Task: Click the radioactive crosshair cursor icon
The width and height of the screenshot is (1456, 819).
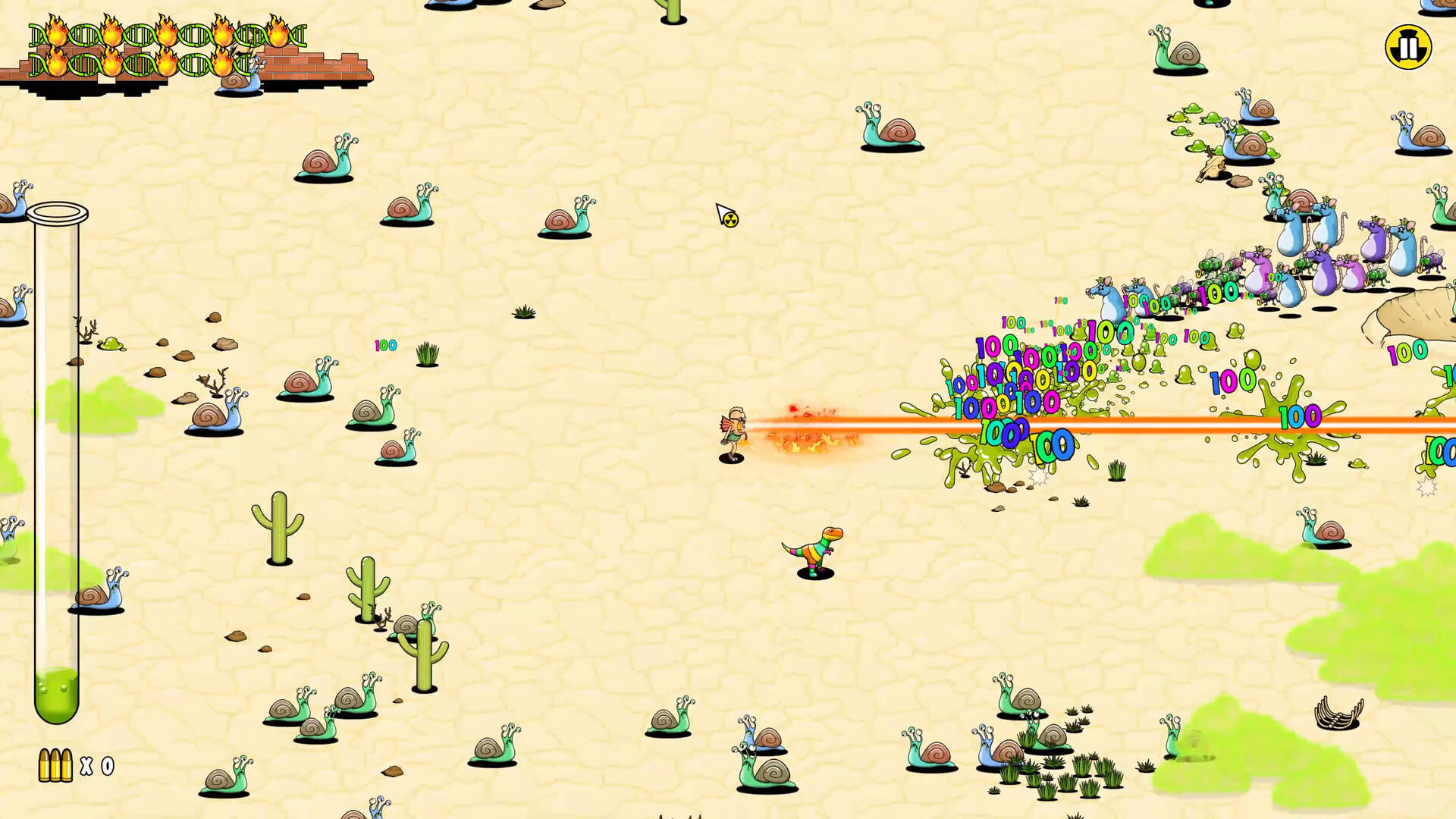Action: point(724,216)
